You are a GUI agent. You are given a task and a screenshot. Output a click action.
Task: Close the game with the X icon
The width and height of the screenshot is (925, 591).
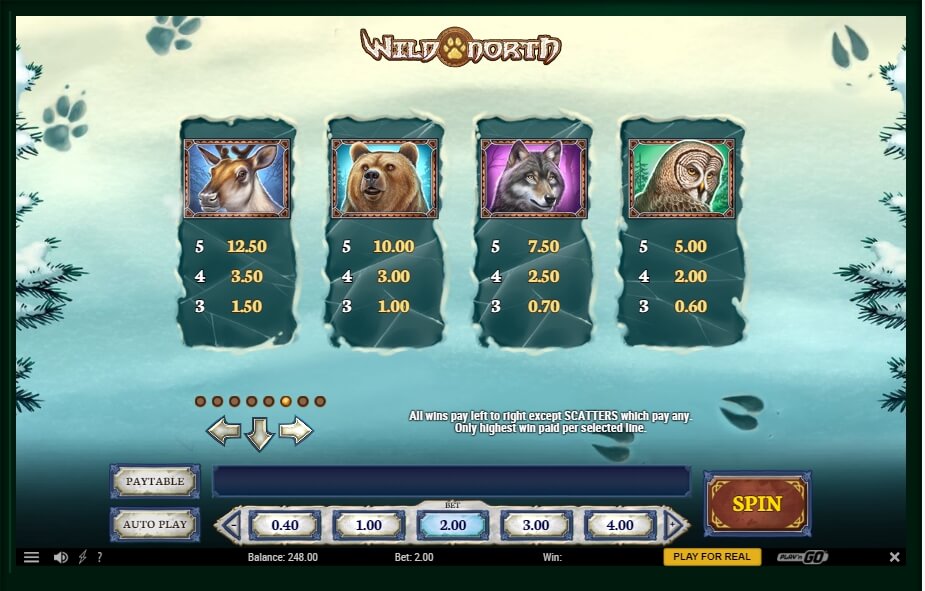tap(895, 557)
